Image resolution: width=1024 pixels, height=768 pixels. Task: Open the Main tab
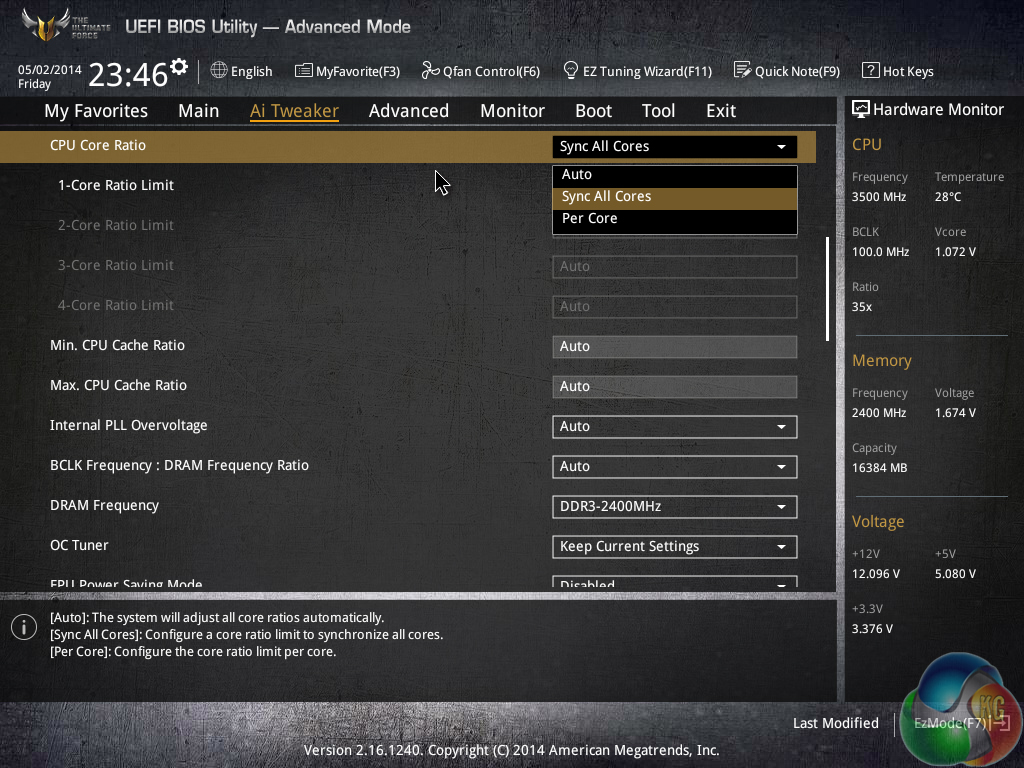[198, 111]
